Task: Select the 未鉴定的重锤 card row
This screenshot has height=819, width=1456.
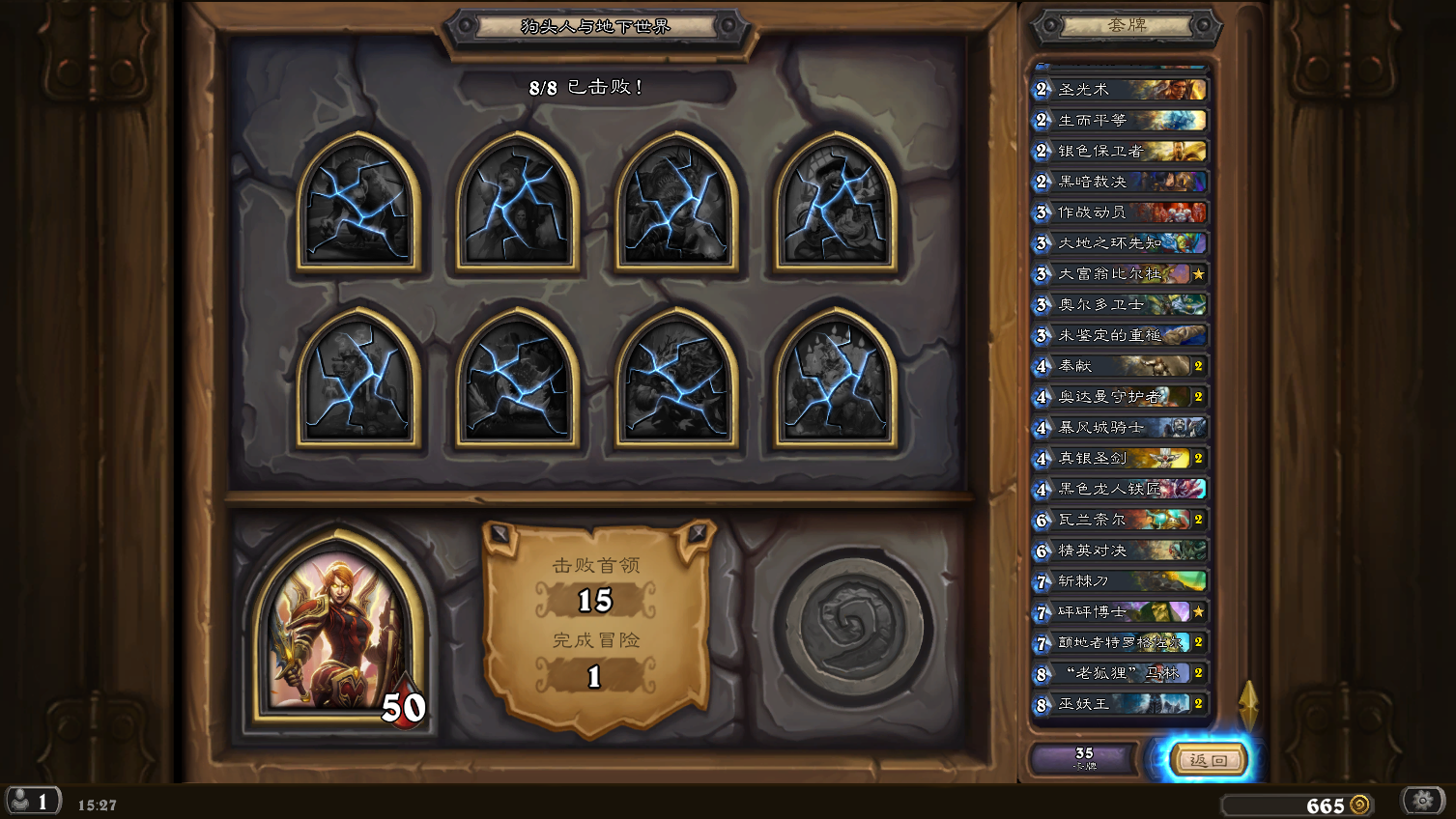Action: click(1121, 335)
